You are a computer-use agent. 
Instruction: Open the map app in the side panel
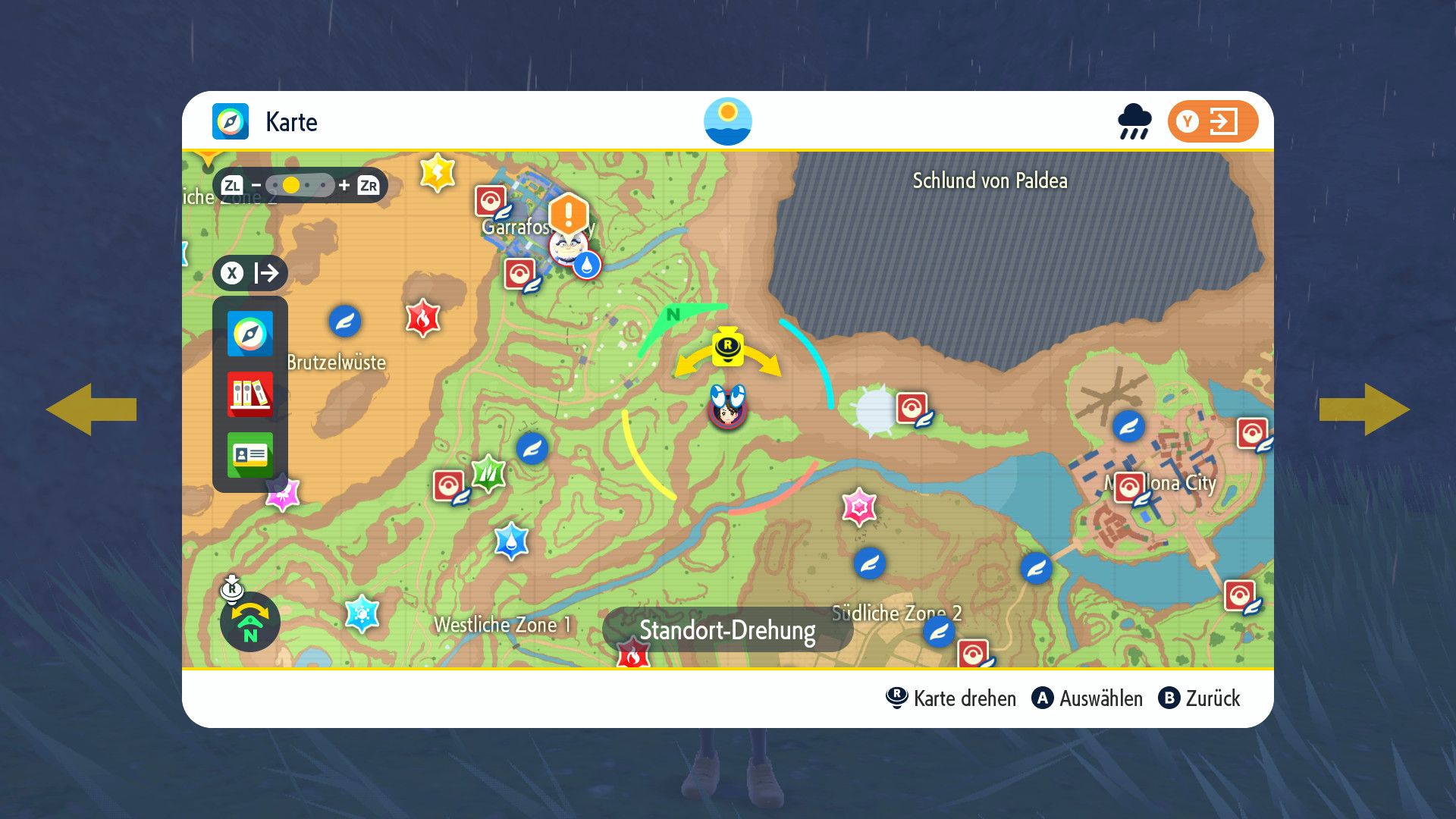249,334
